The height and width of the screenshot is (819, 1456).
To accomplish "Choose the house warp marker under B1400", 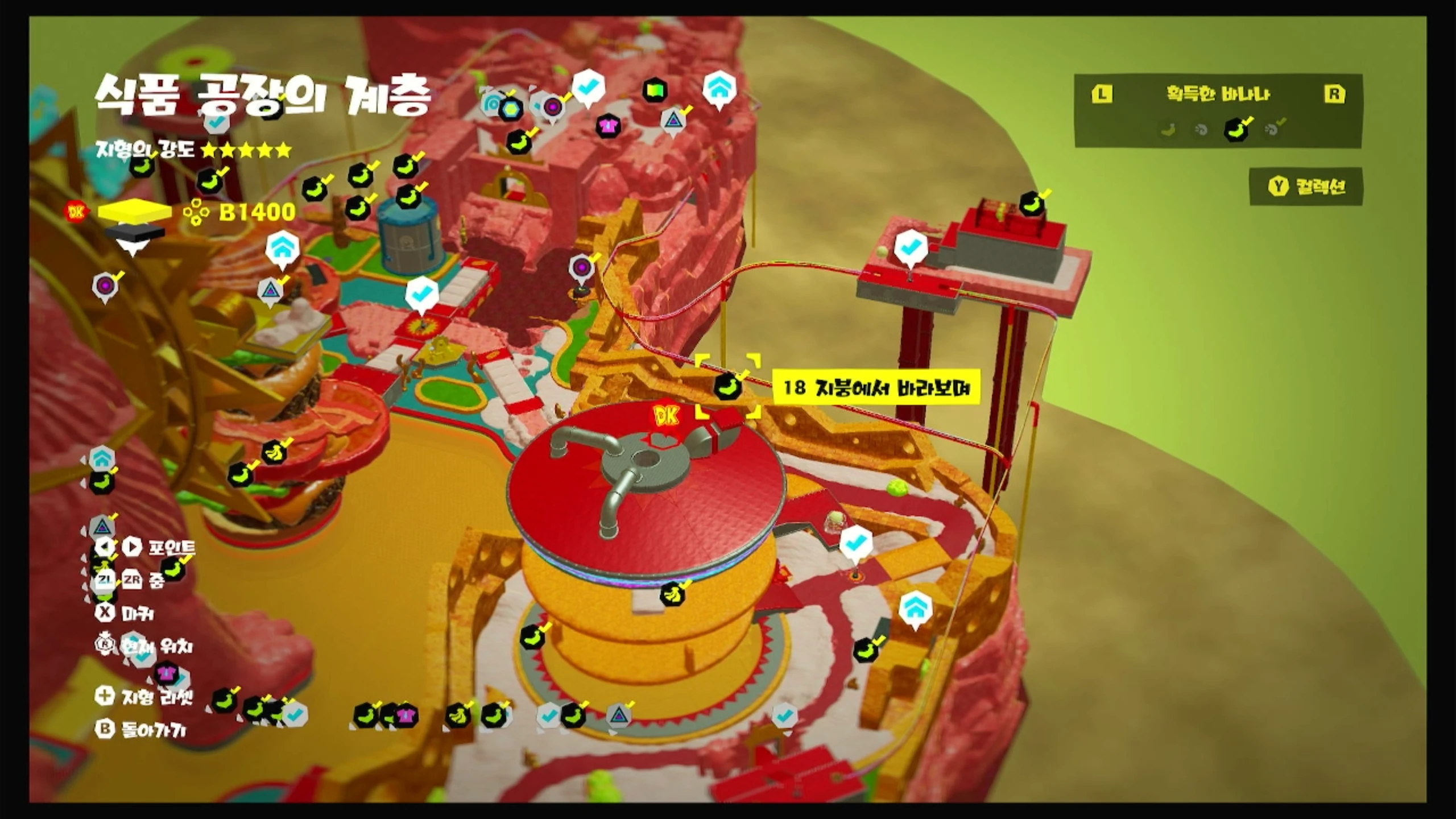I will [x=282, y=248].
